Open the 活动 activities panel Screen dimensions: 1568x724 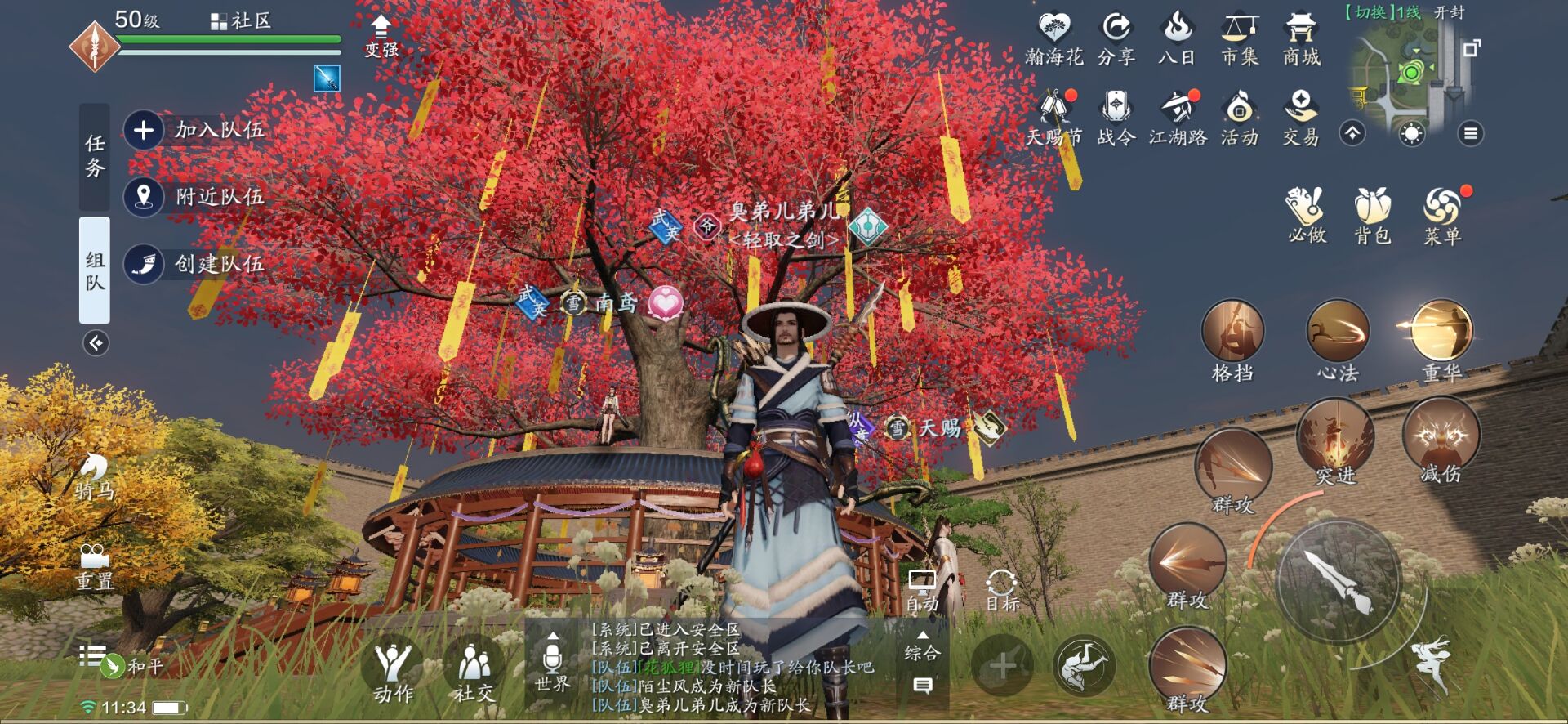[x=1240, y=116]
